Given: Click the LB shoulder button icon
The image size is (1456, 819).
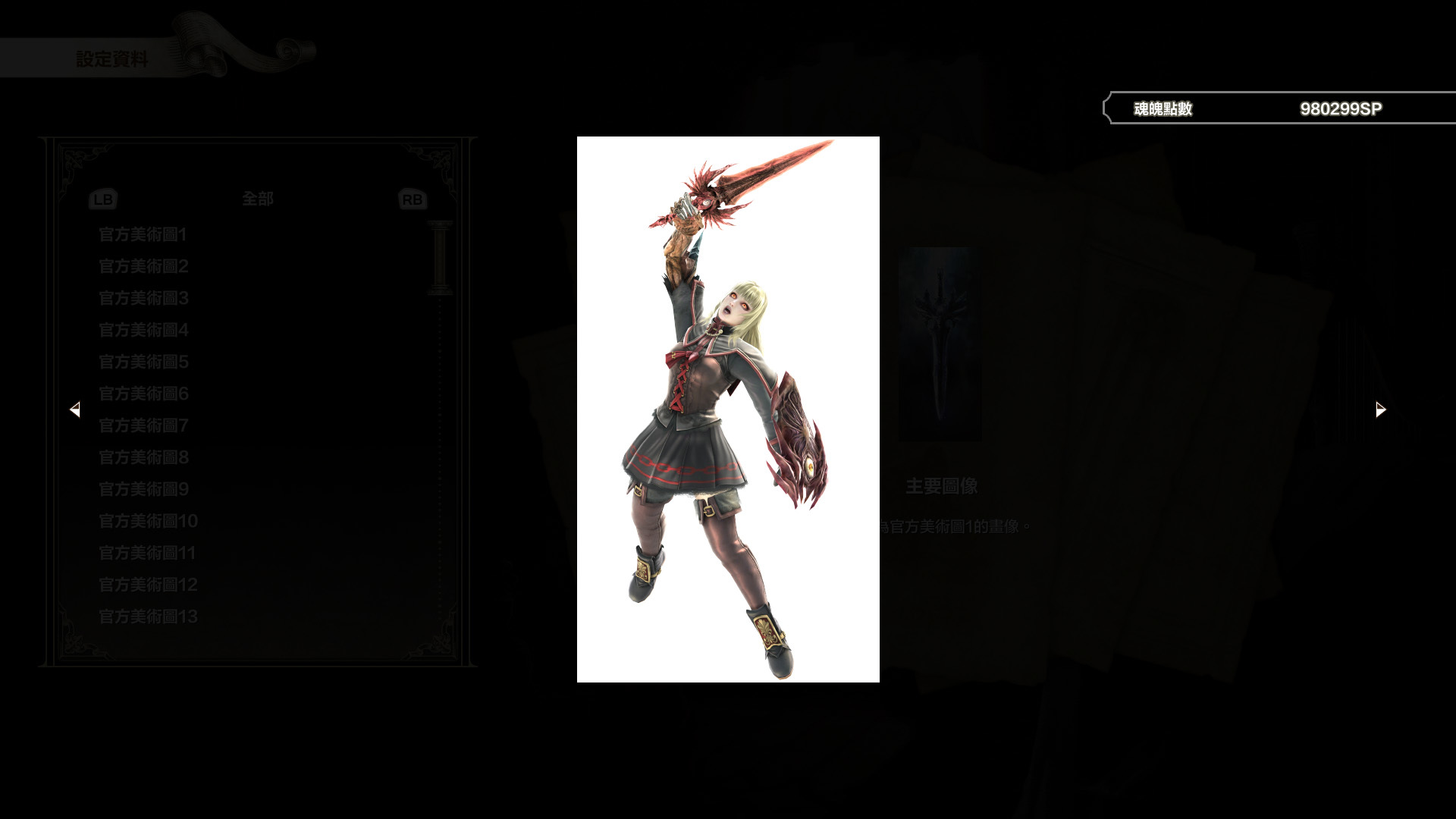Looking at the screenshot, I should click(x=104, y=199).
